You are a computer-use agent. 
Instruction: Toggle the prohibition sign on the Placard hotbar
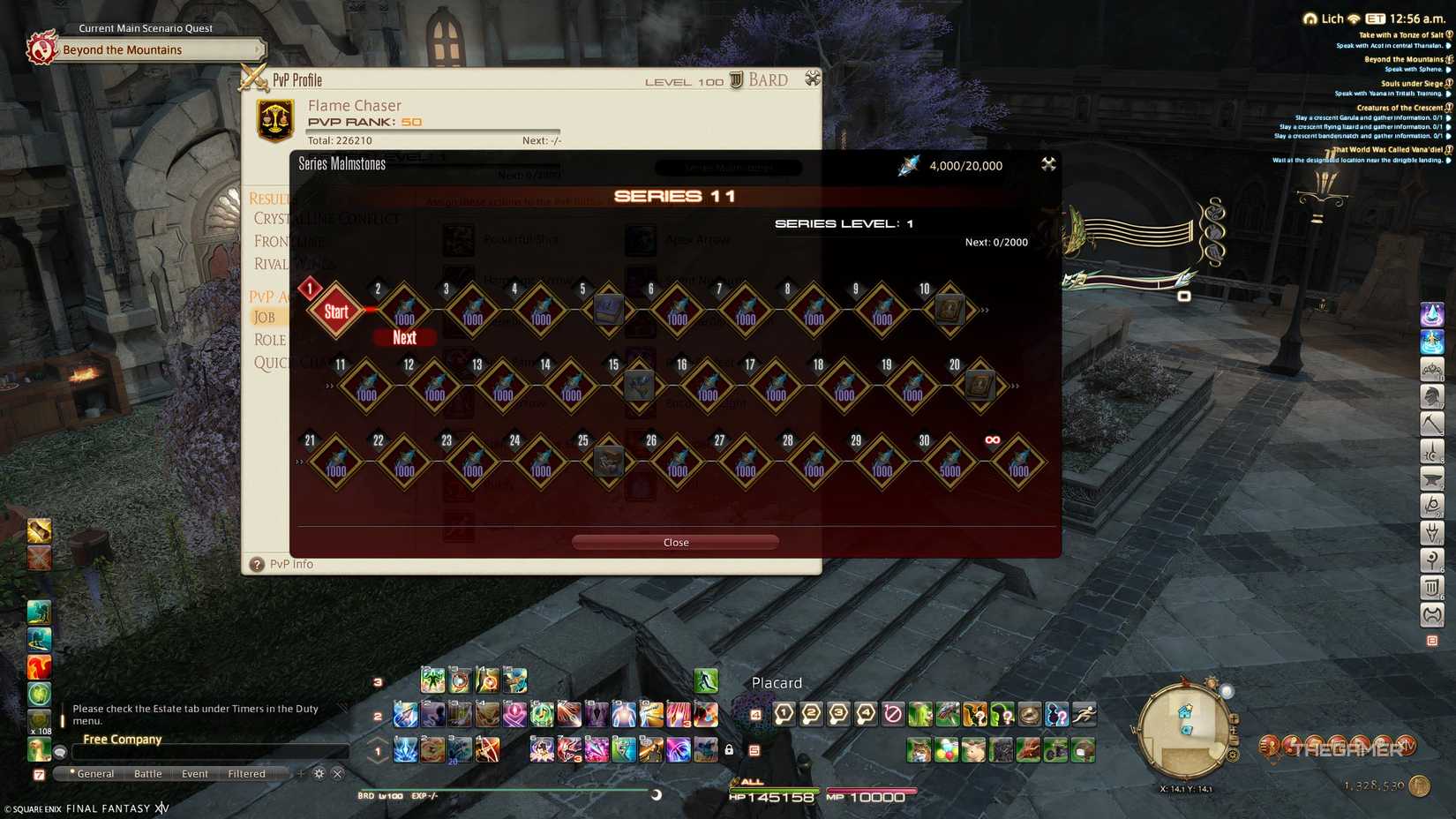point(893,715)
